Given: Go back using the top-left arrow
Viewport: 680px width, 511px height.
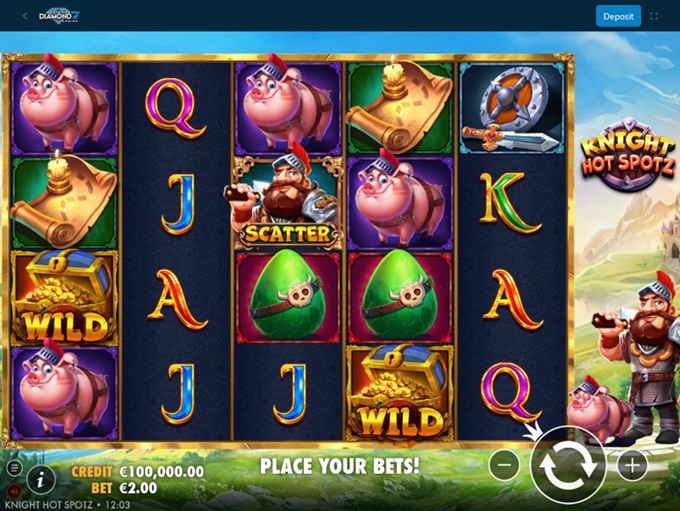Looking at the screenshot, I should (24, 16).
